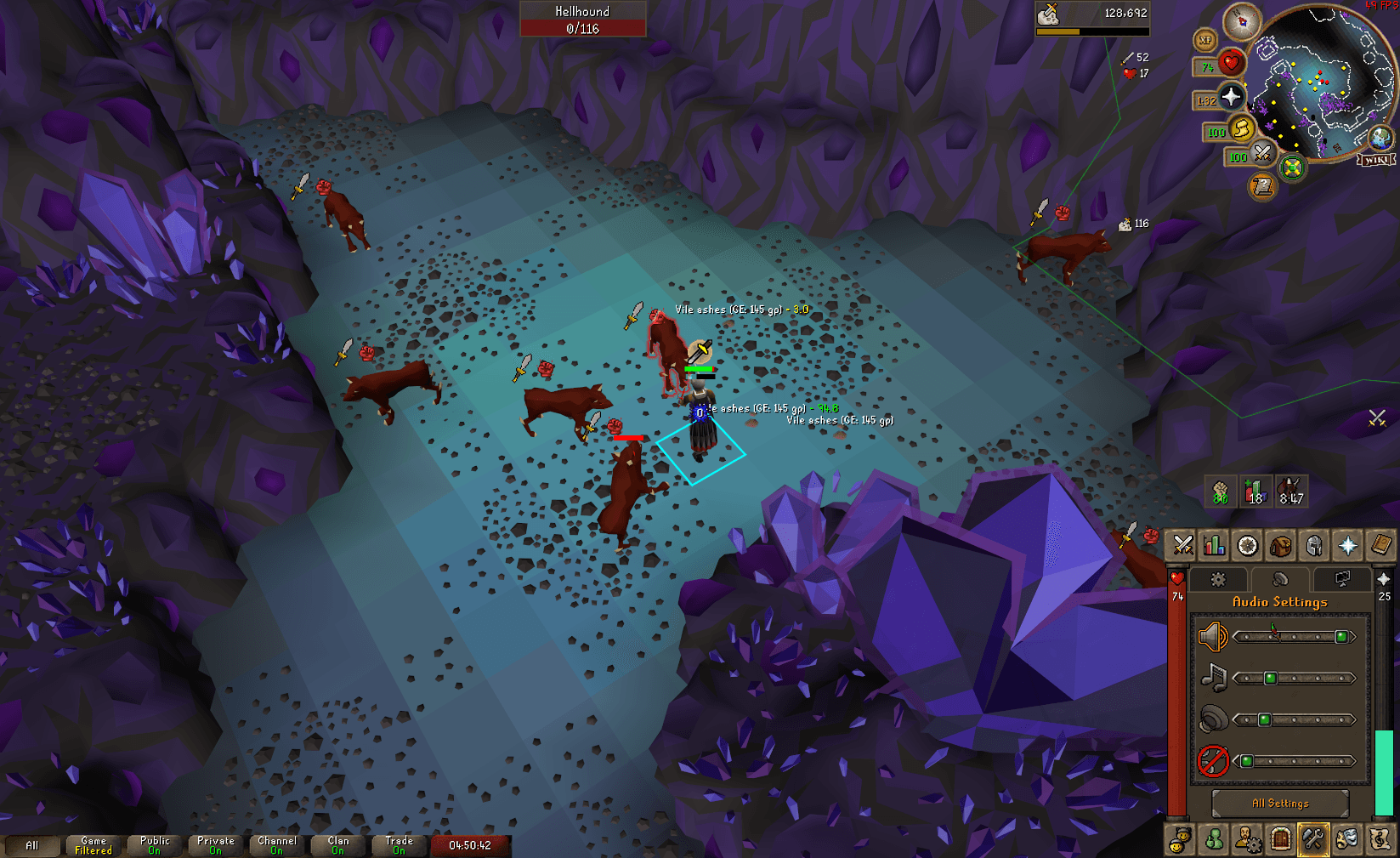Open the Skills tab
Screen dimensions: 1400x858
tap(1214, 546)
